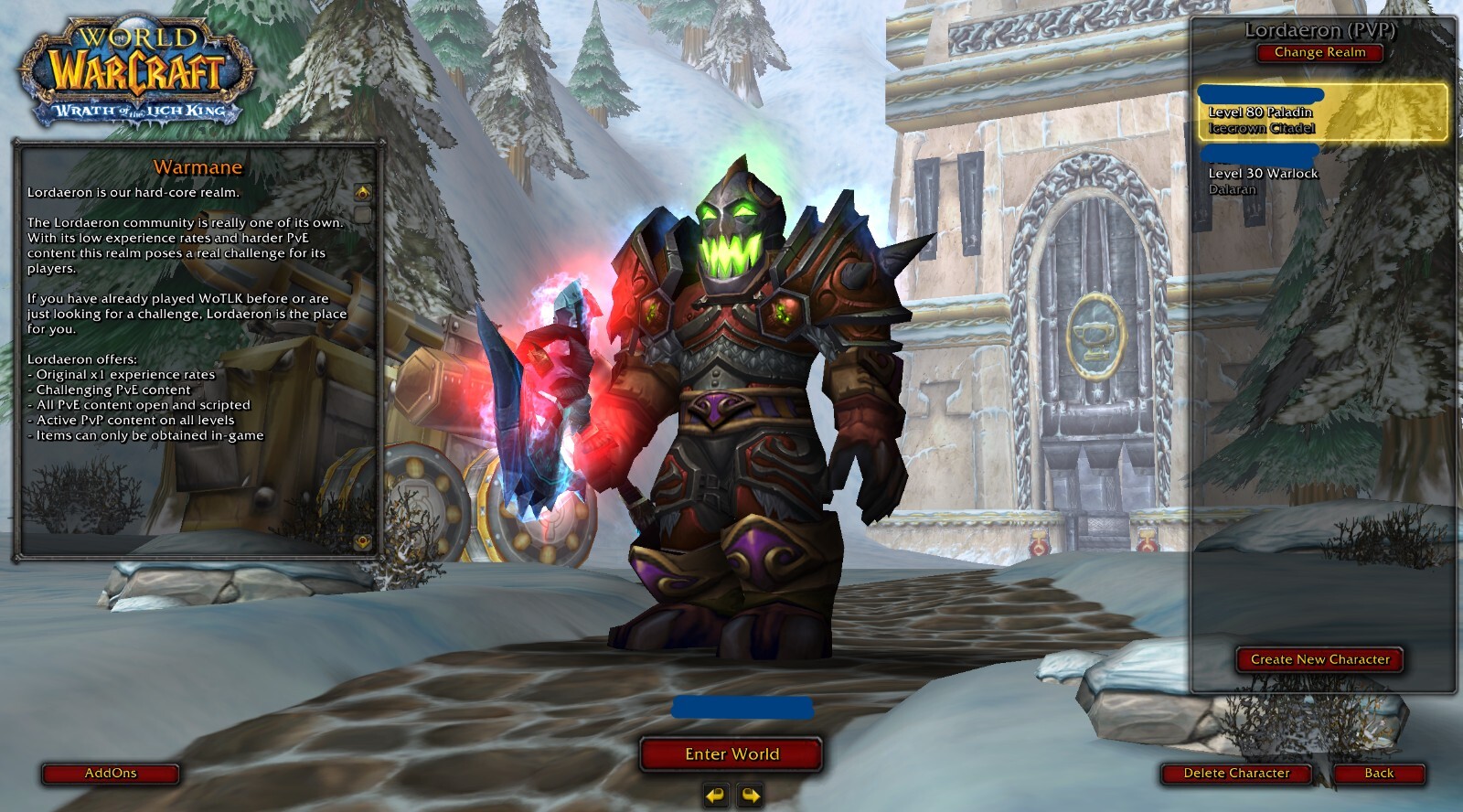Viewport: 1463px width, 812px height.
Task: Click the blank square icon below the crest
Action: click(x=365, y=214)
